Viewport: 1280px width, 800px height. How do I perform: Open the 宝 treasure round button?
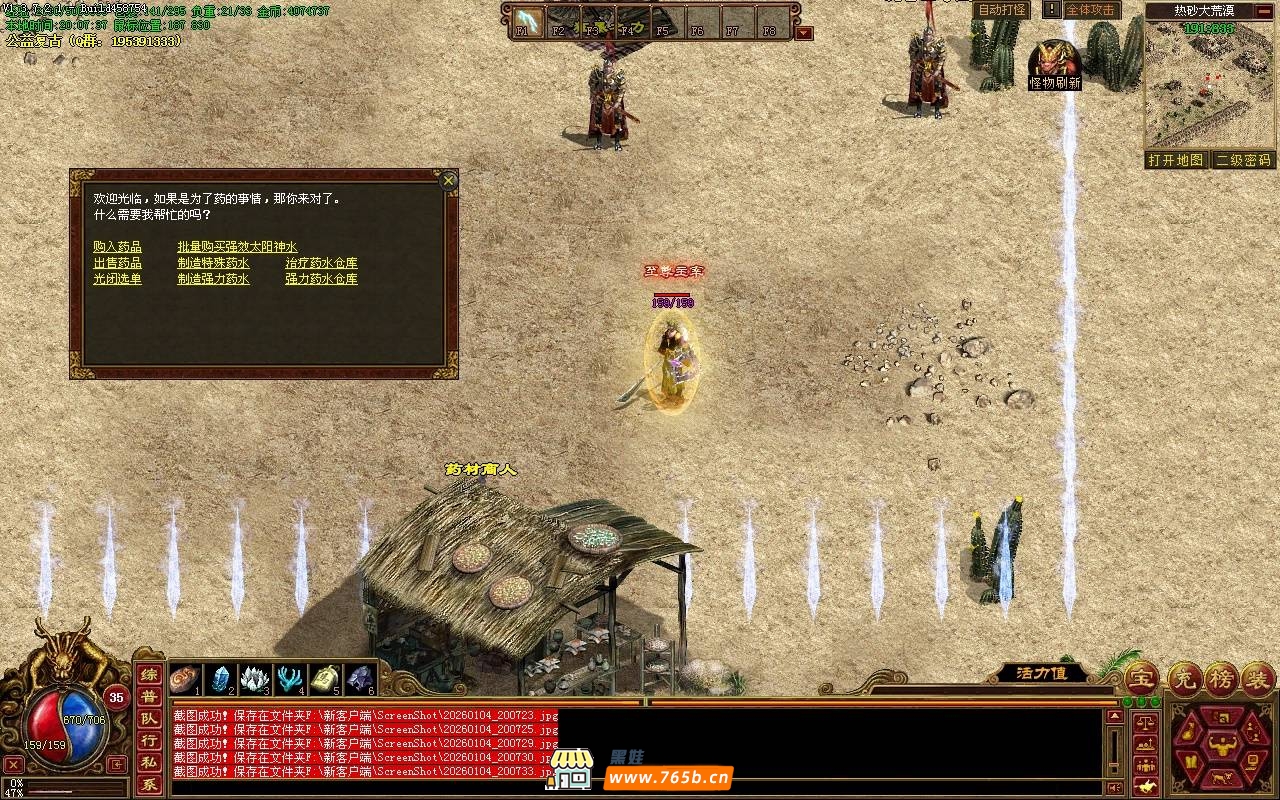pos(1143,678)
